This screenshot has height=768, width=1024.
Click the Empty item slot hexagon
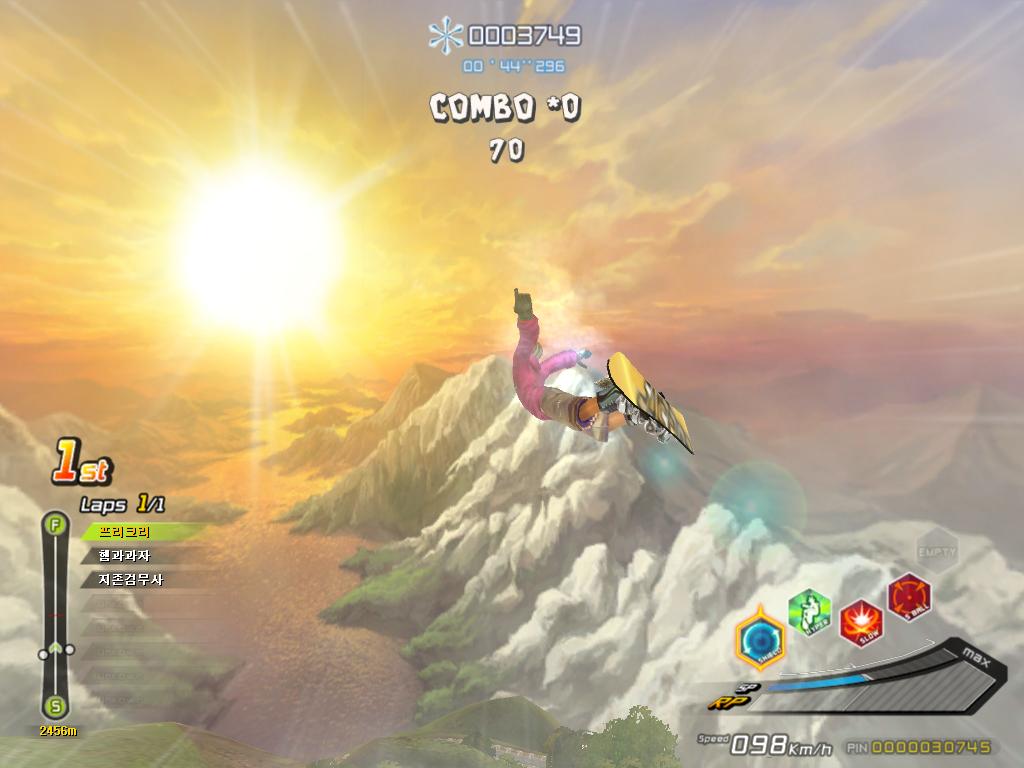937,550
